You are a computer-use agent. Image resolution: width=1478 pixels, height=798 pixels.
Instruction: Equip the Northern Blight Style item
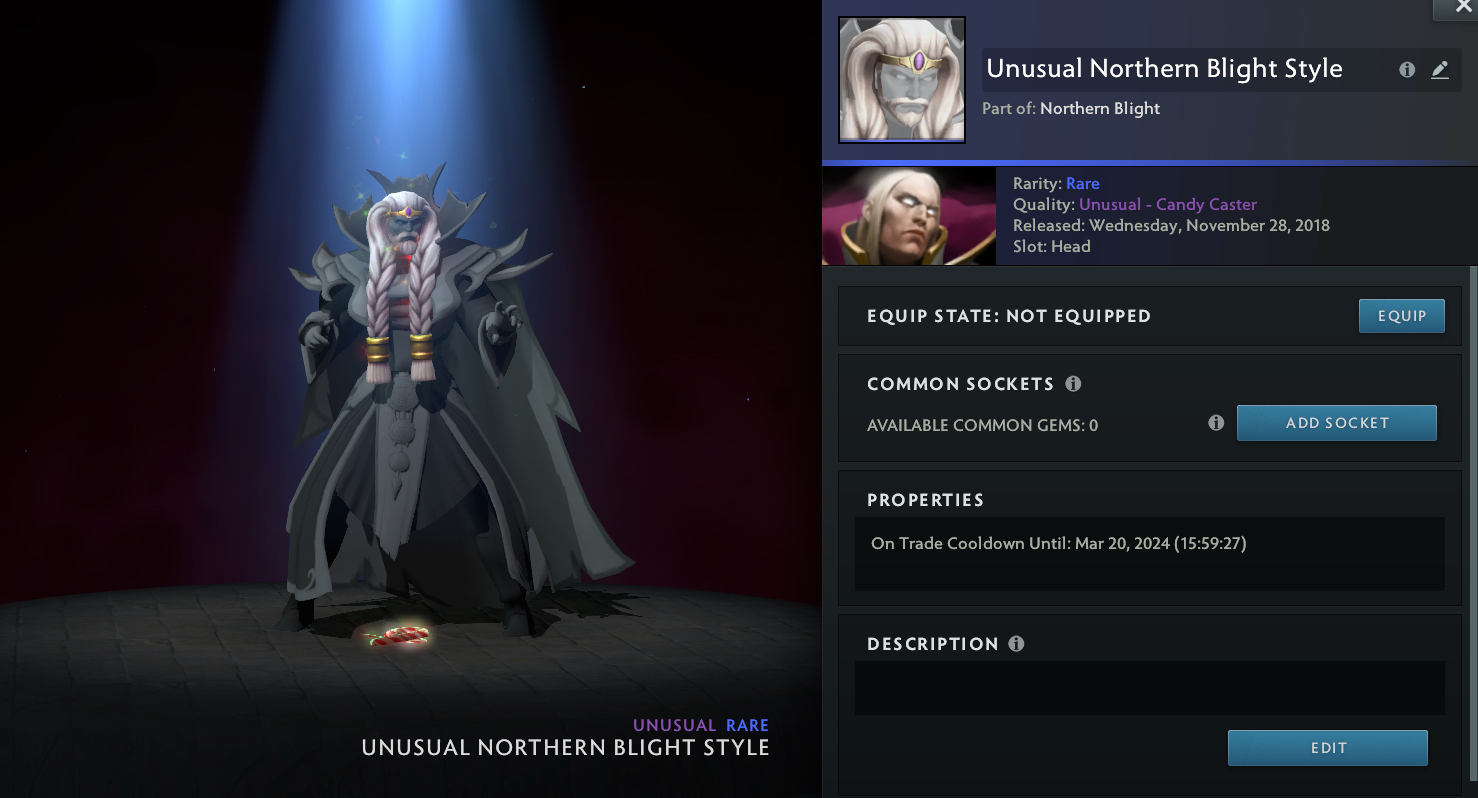point(1401,316)
